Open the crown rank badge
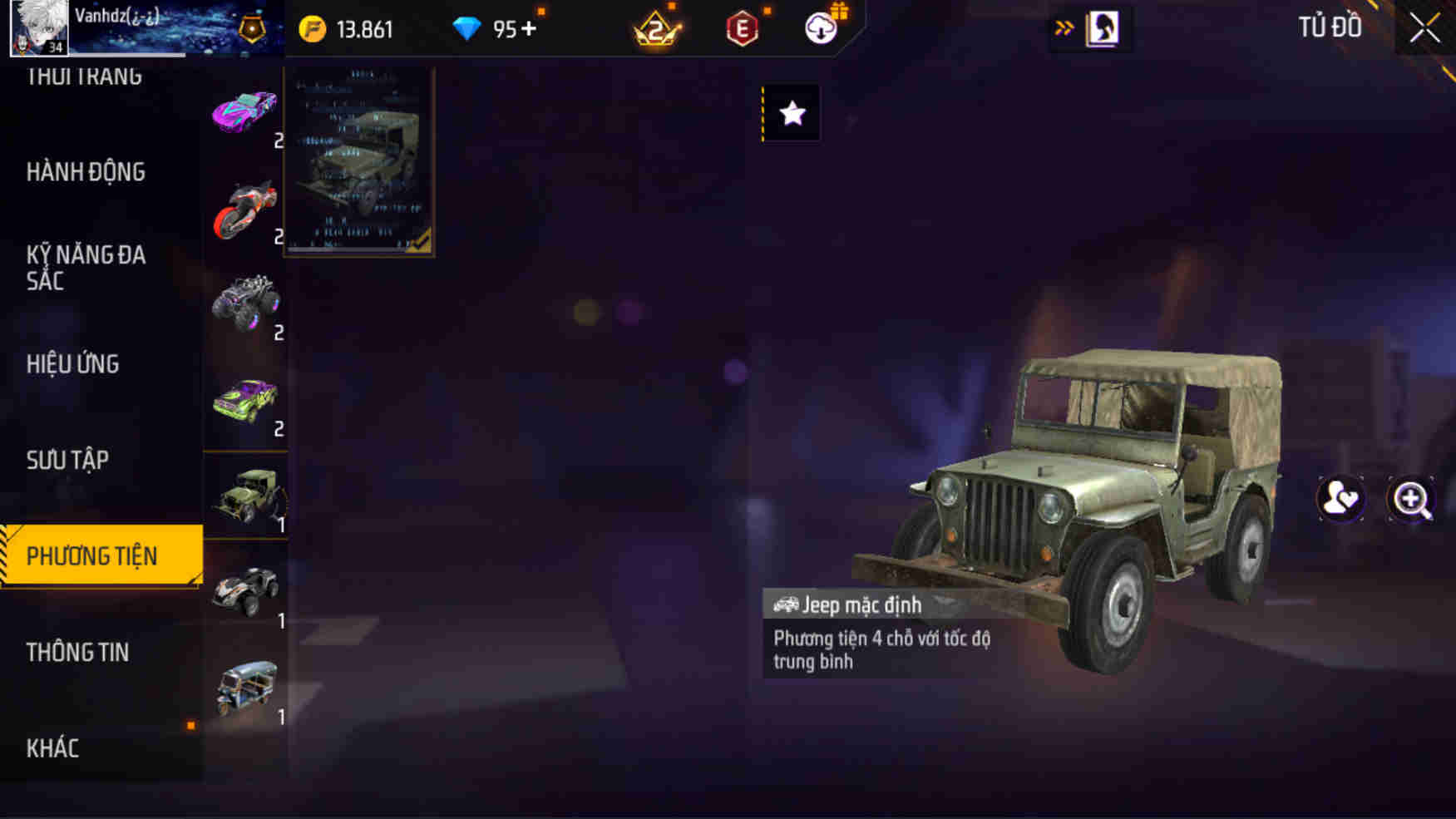 point(656,27)
